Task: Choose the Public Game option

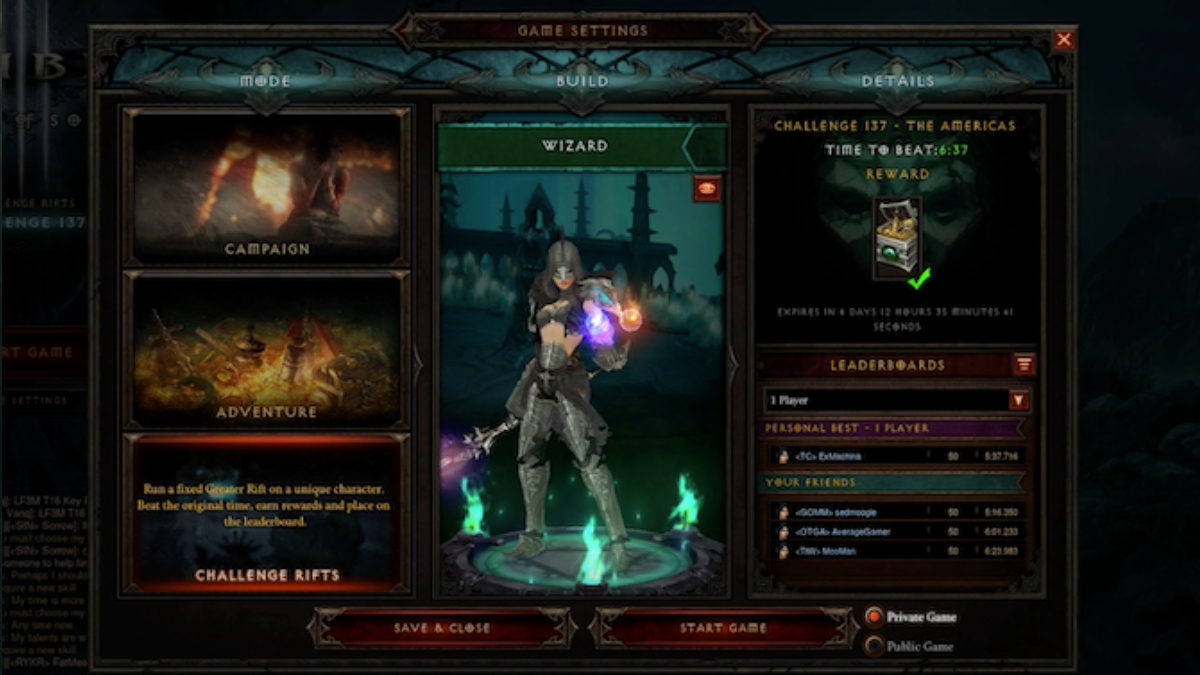Action: pos(875,646)
